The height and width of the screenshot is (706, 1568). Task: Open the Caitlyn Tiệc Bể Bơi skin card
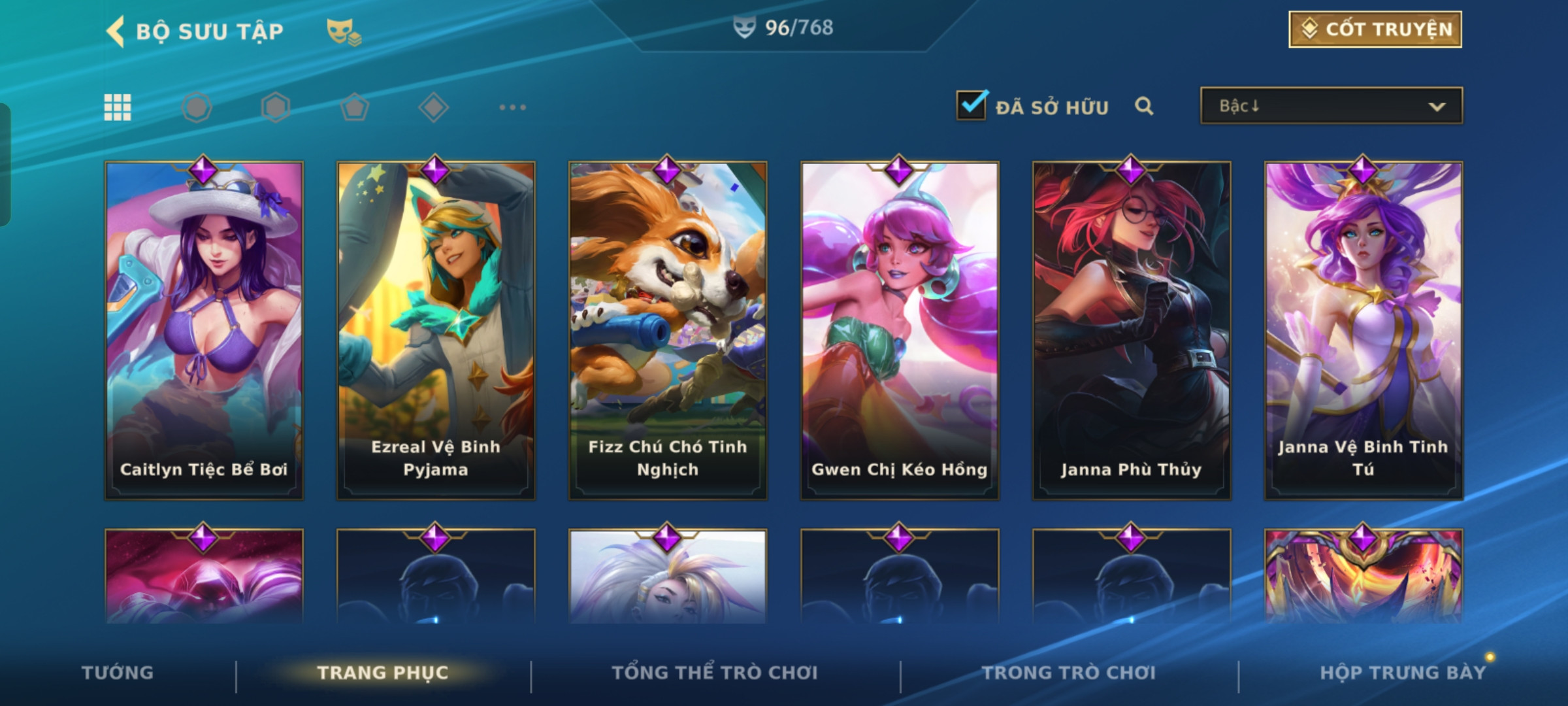pos(204,330)
